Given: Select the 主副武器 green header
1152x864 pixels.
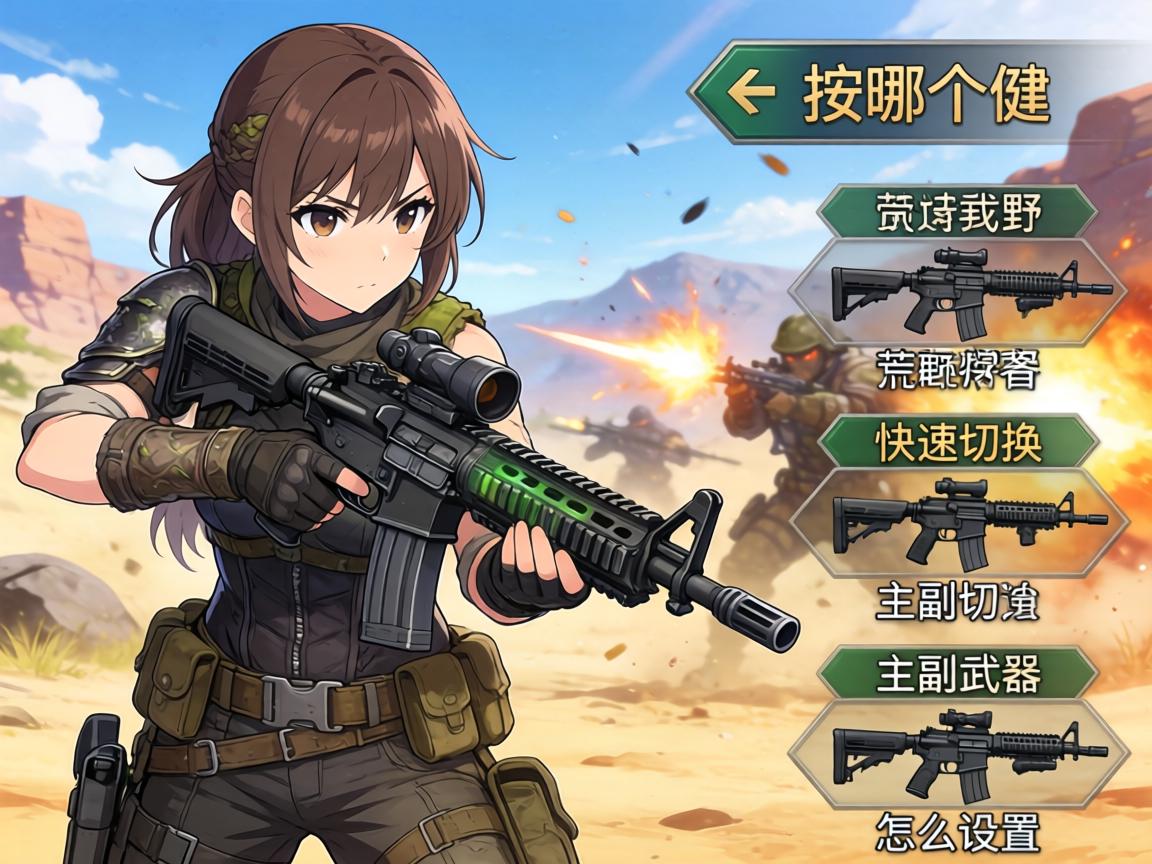Looking at the screenshot, I should (958, 672).
